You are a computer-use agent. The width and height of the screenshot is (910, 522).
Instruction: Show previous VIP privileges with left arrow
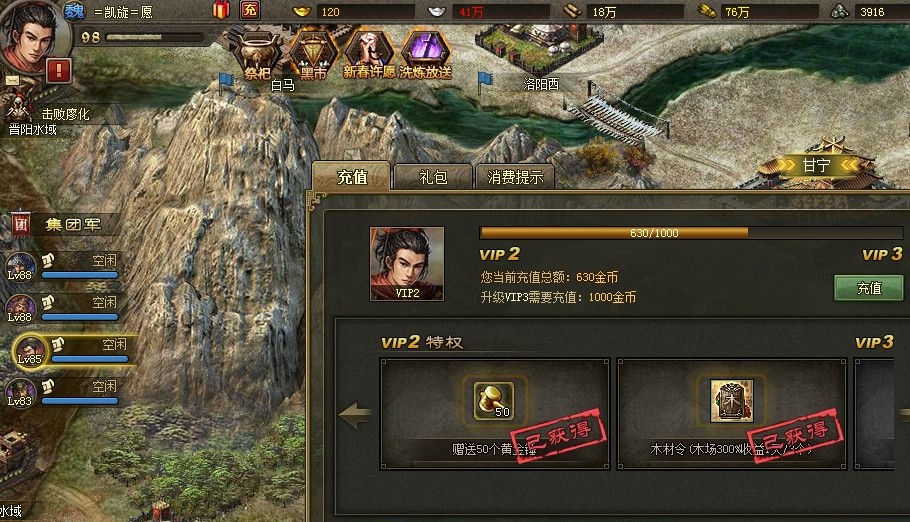pos(355,413)
